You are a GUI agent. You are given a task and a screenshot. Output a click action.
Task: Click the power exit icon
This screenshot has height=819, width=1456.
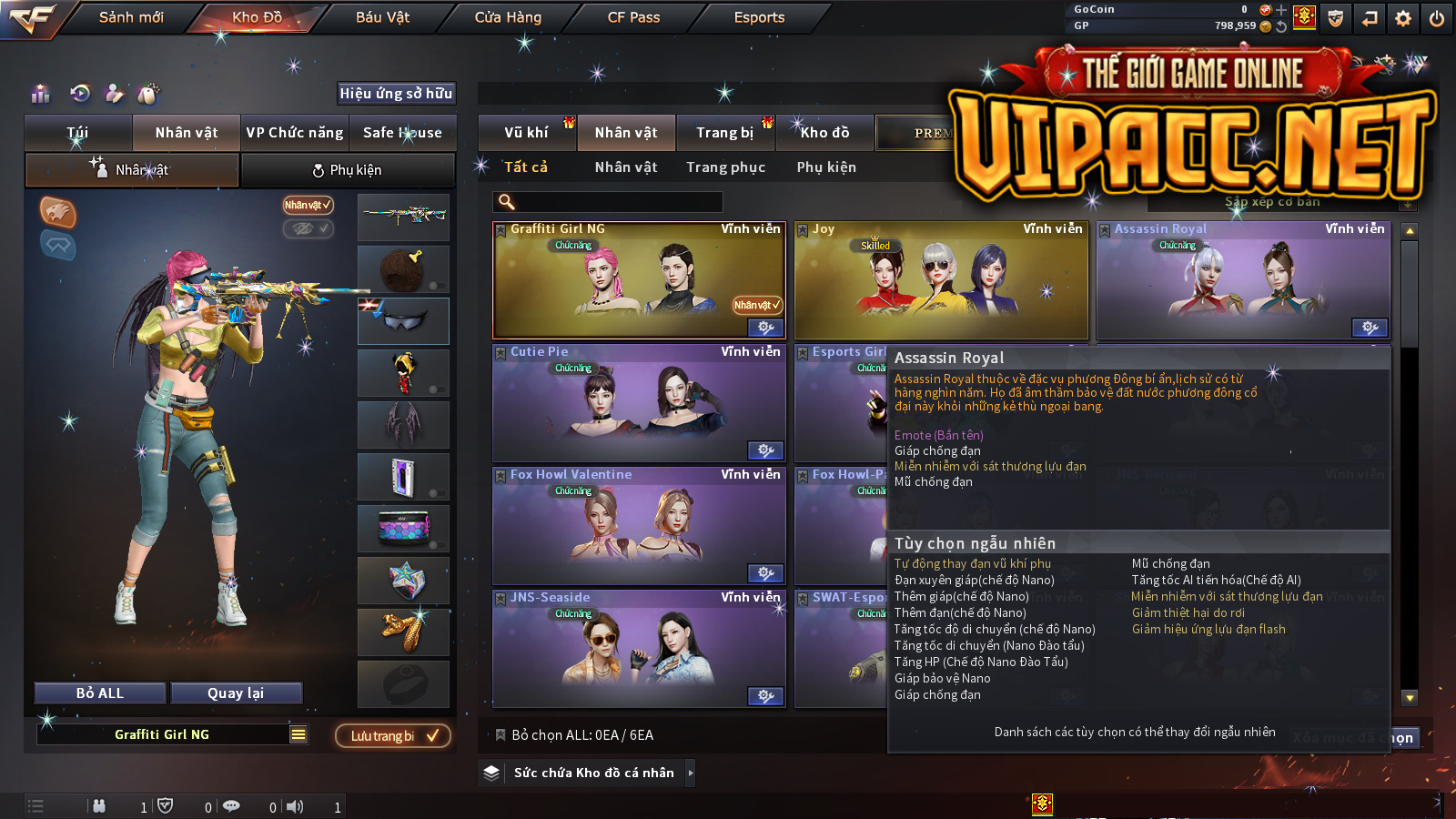(x=1437, y=18)
